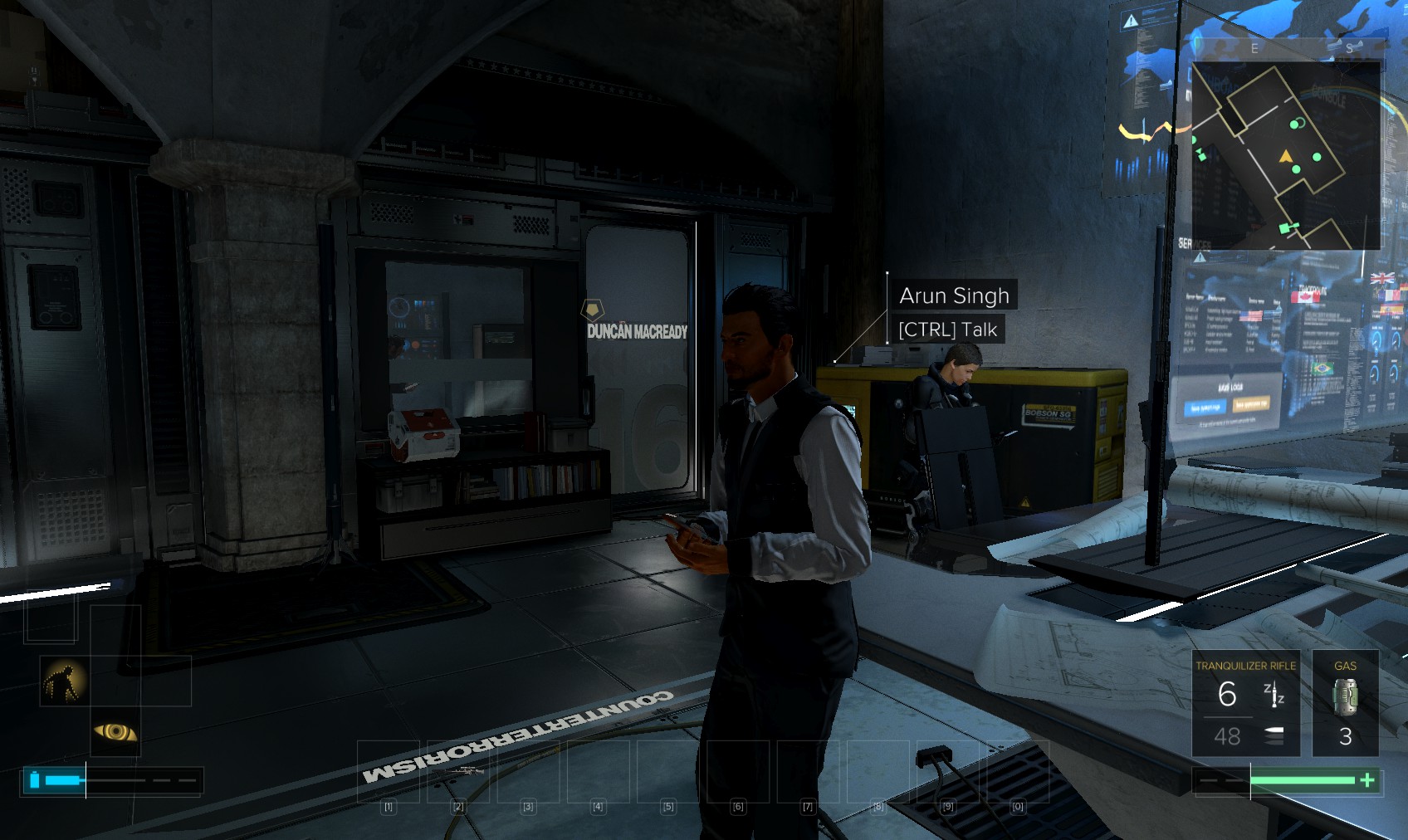Select the Tranquilizer Rifle weapon panel

1245,703
